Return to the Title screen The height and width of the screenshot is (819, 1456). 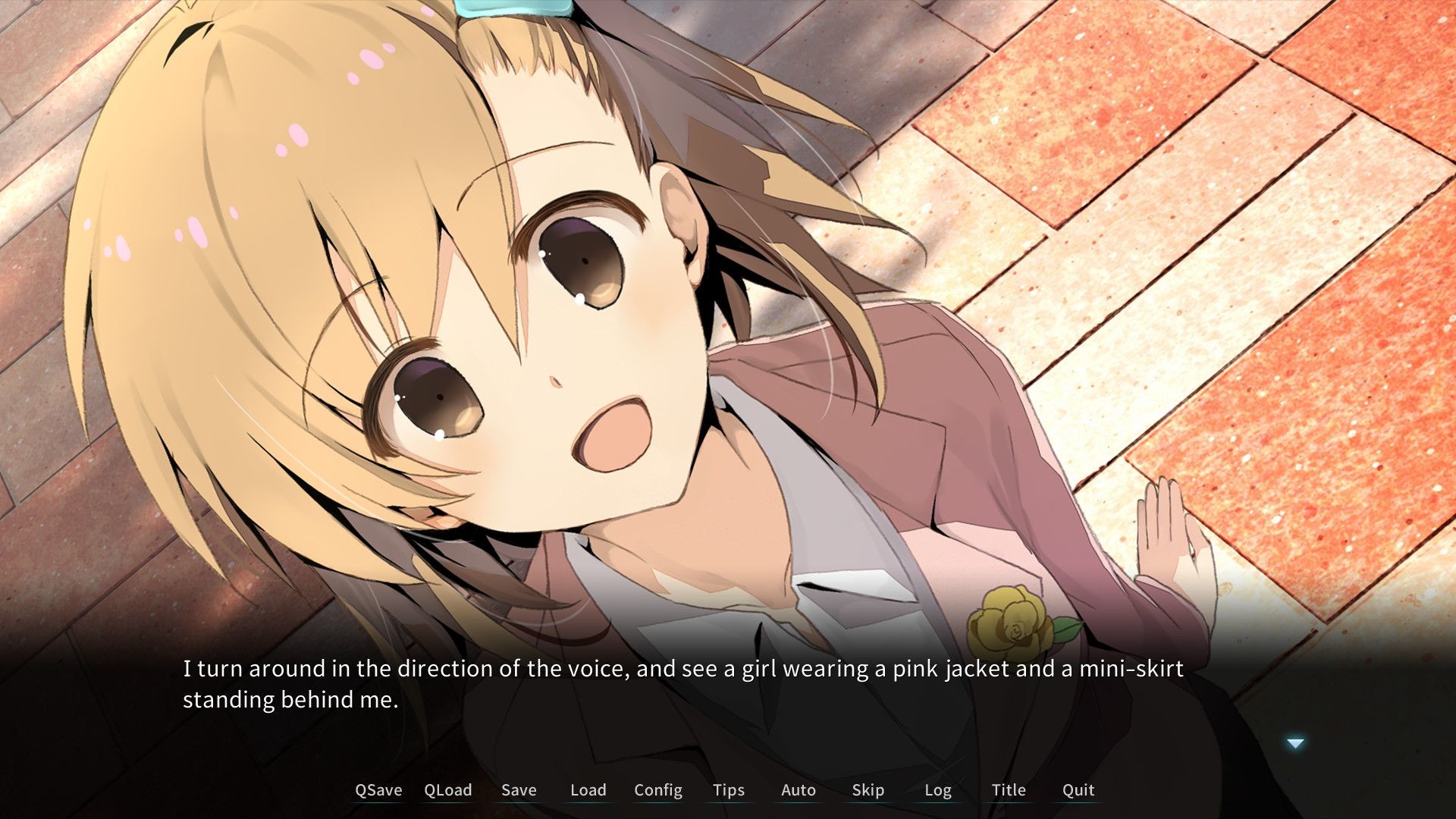1008,790
